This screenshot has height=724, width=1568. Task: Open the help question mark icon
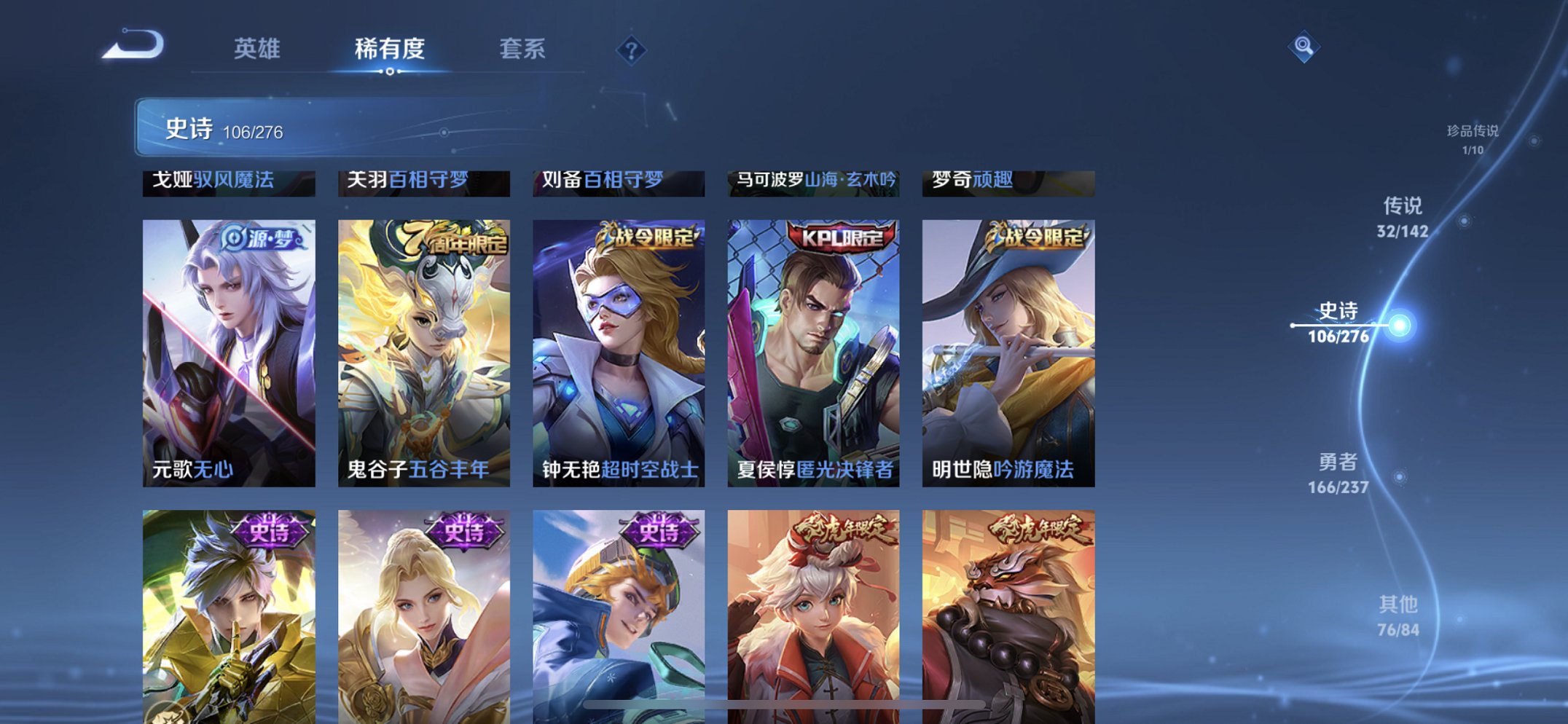(x=631, y=50)
